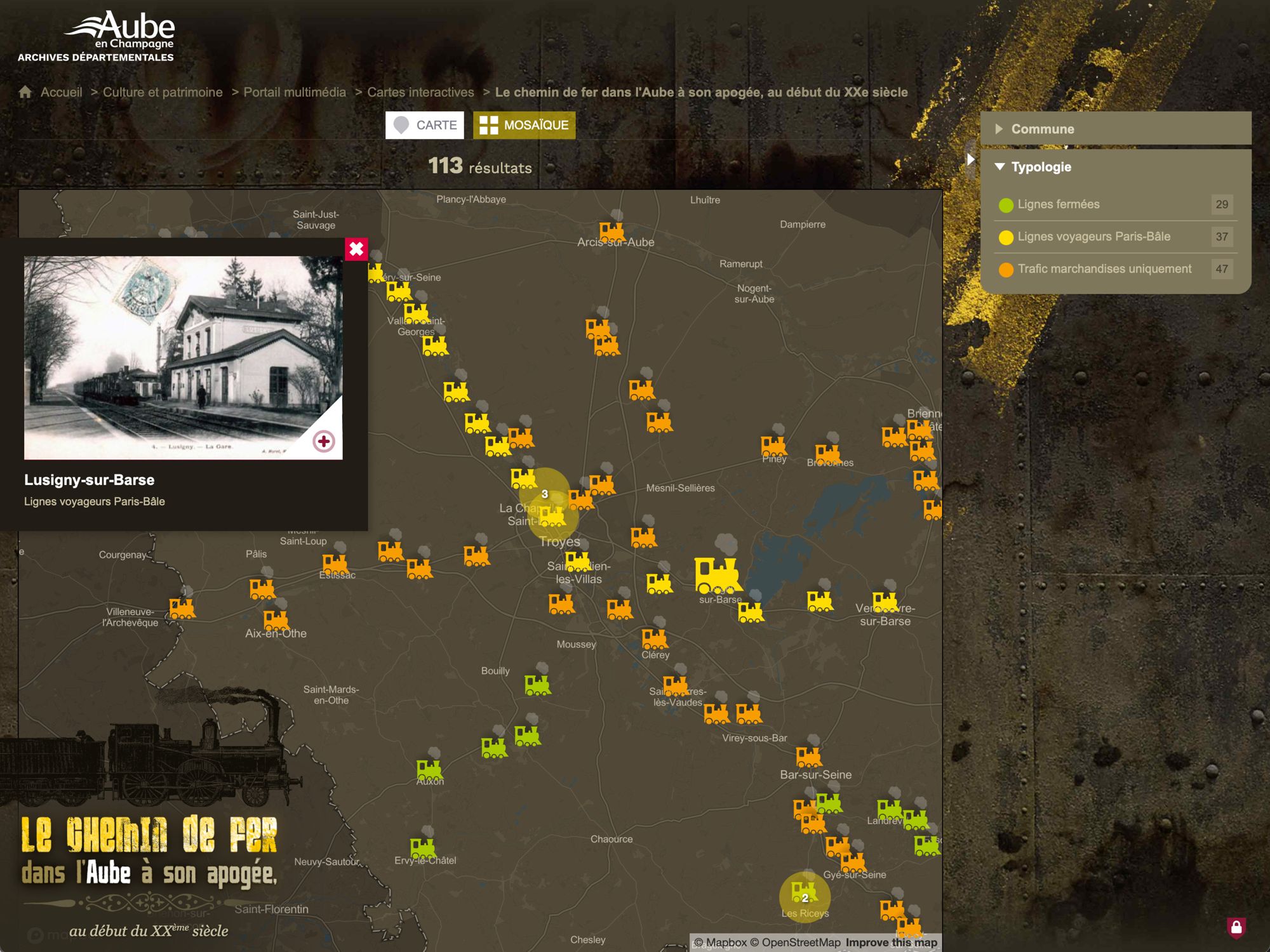Filter by Trafic marchandises uniquement
1270x952 pixels.
(x=1104, y=269)
